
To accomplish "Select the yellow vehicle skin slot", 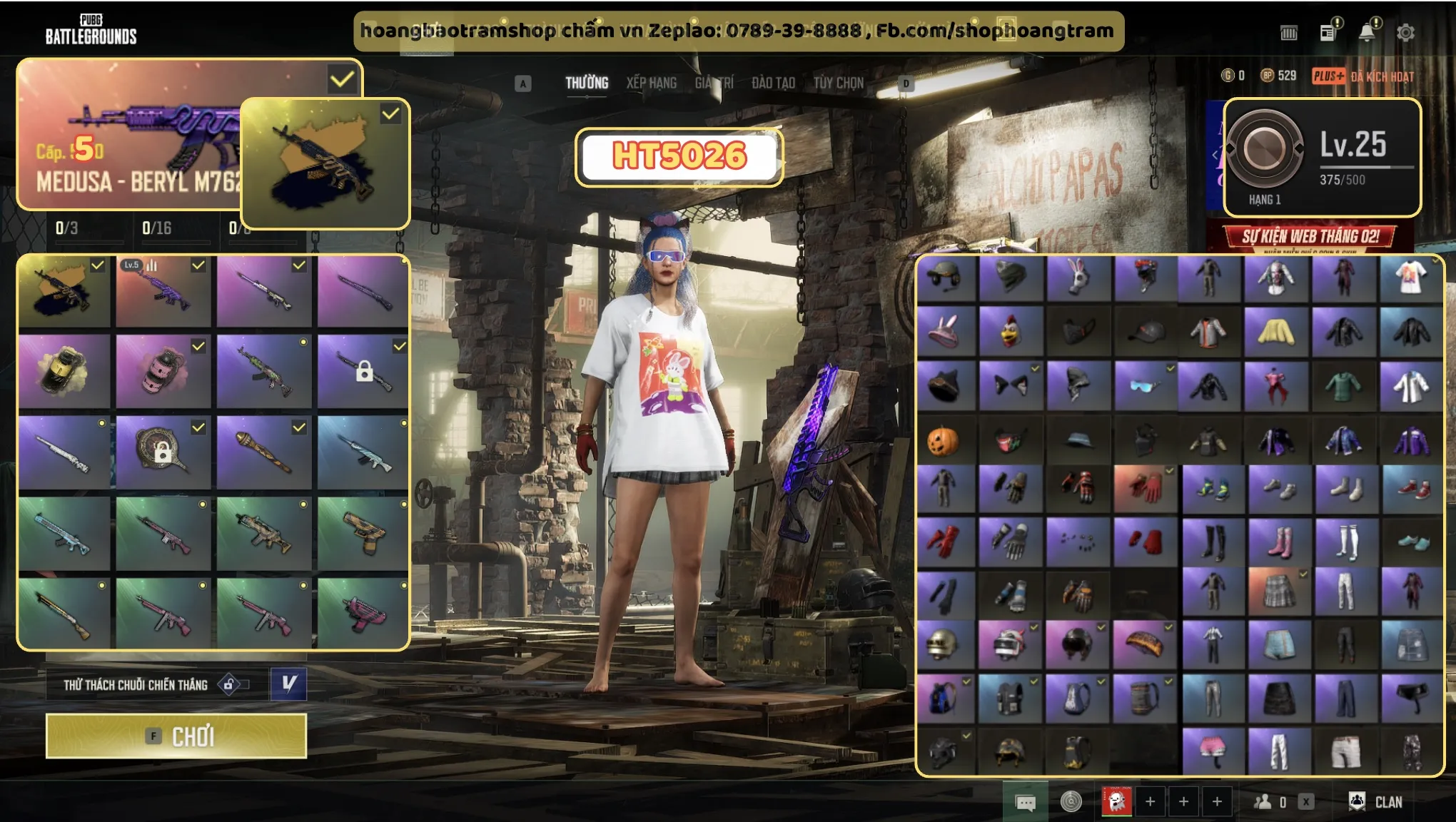I will [x=64, y=370].
